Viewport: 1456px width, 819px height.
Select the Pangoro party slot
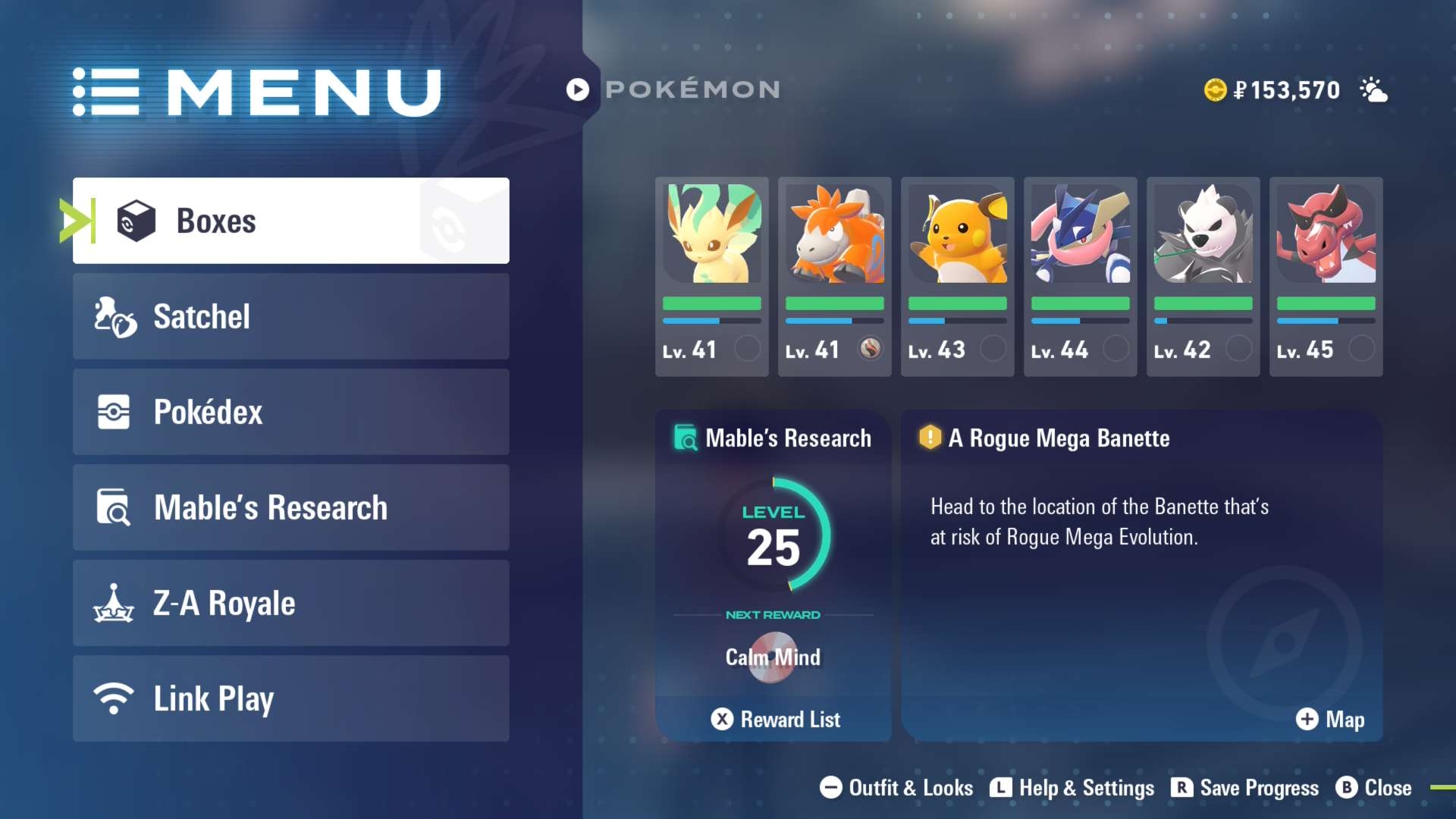pos(1203,276)
